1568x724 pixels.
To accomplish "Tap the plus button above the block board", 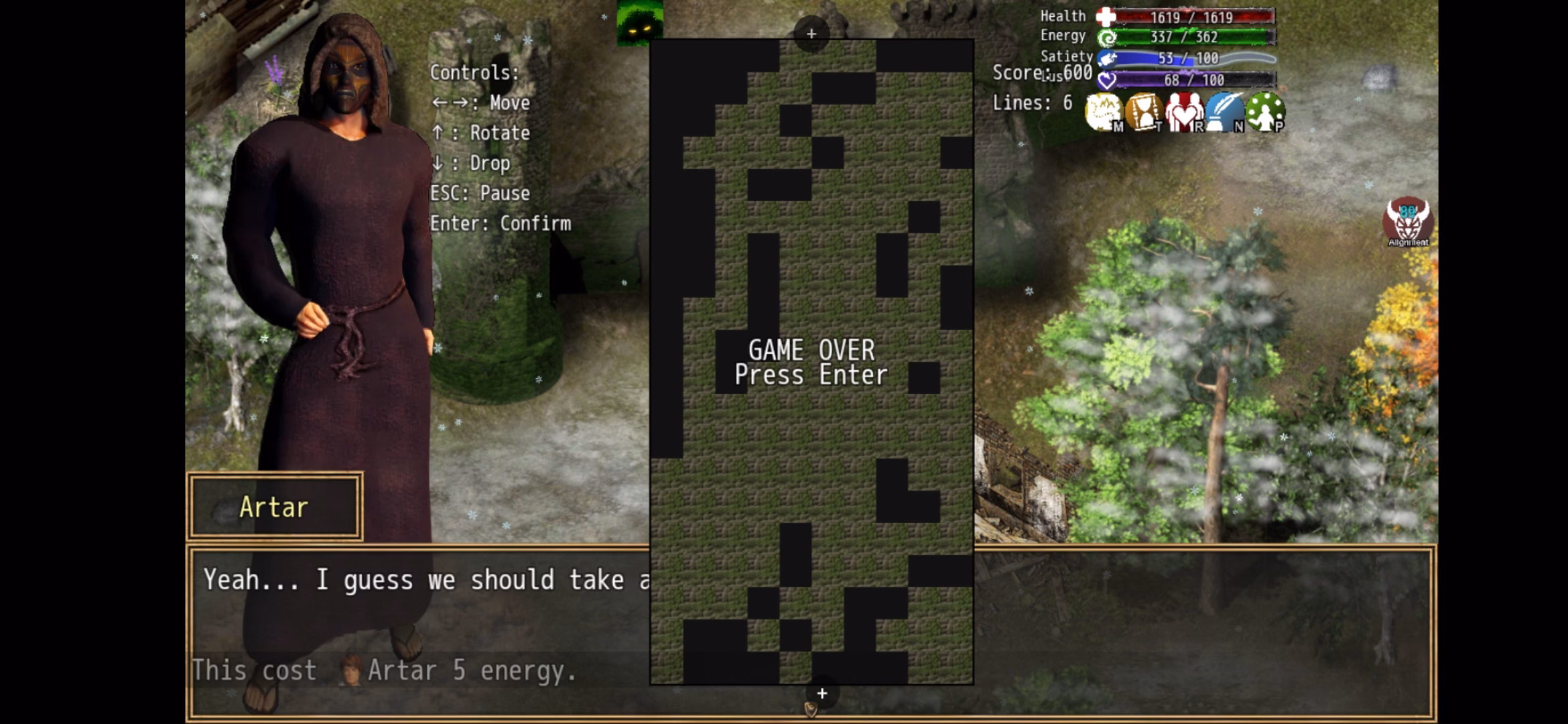I will point(811,34).
